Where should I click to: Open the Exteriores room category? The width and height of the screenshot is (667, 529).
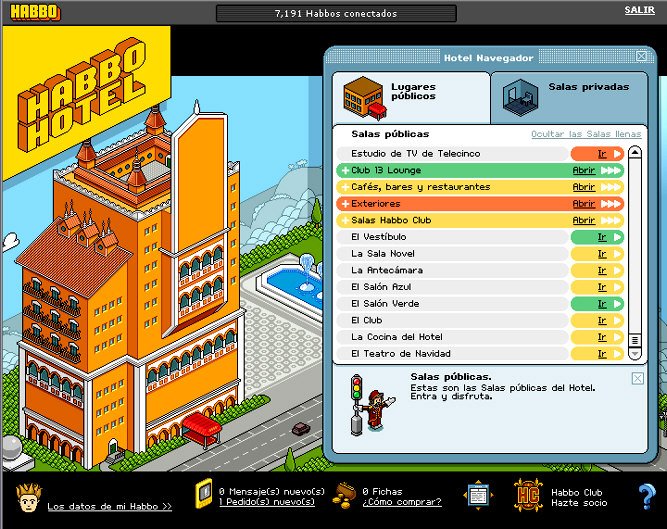583,204
